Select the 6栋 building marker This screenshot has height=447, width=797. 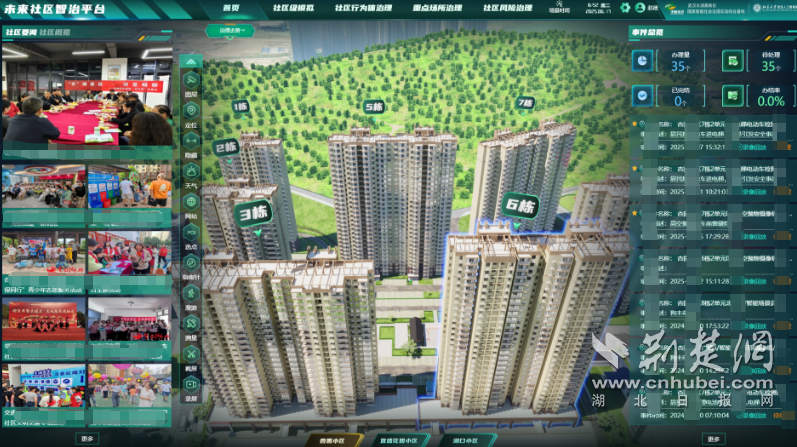click(520, 207)
